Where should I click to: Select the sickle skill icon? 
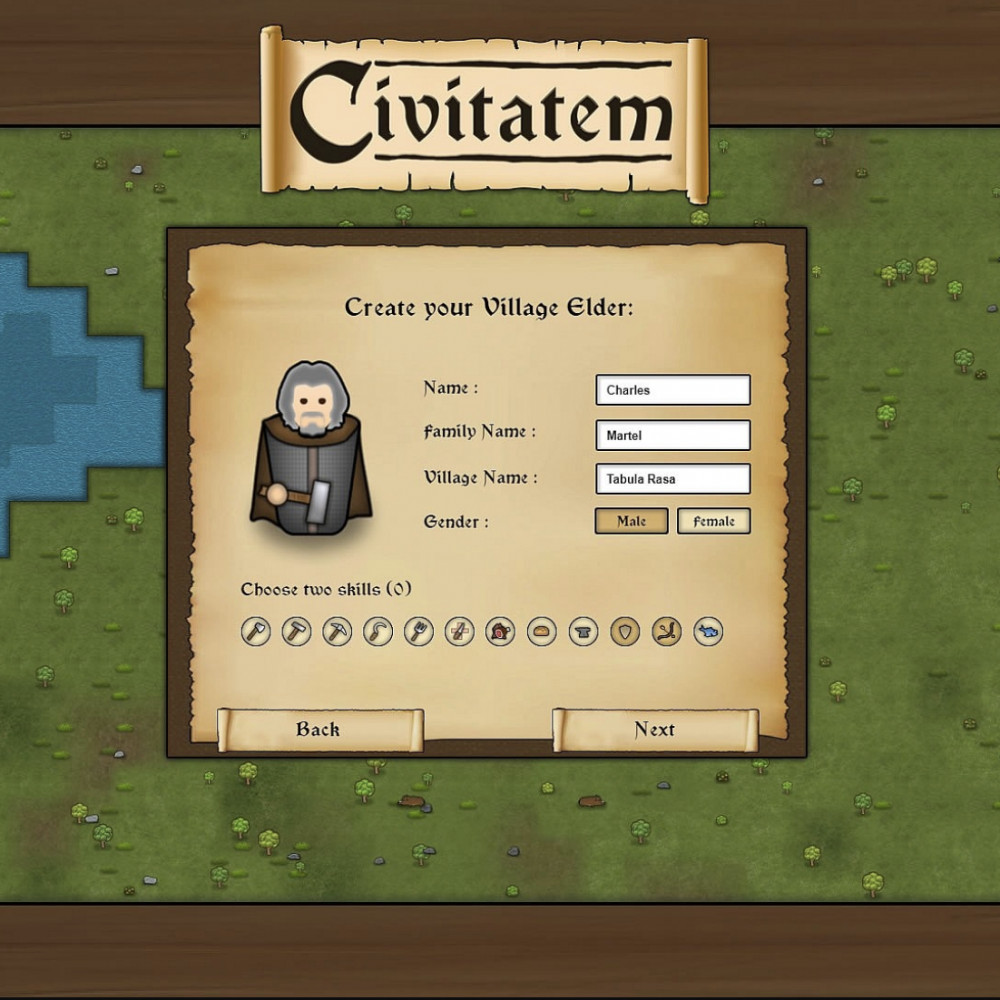click(x=378, y=631)
